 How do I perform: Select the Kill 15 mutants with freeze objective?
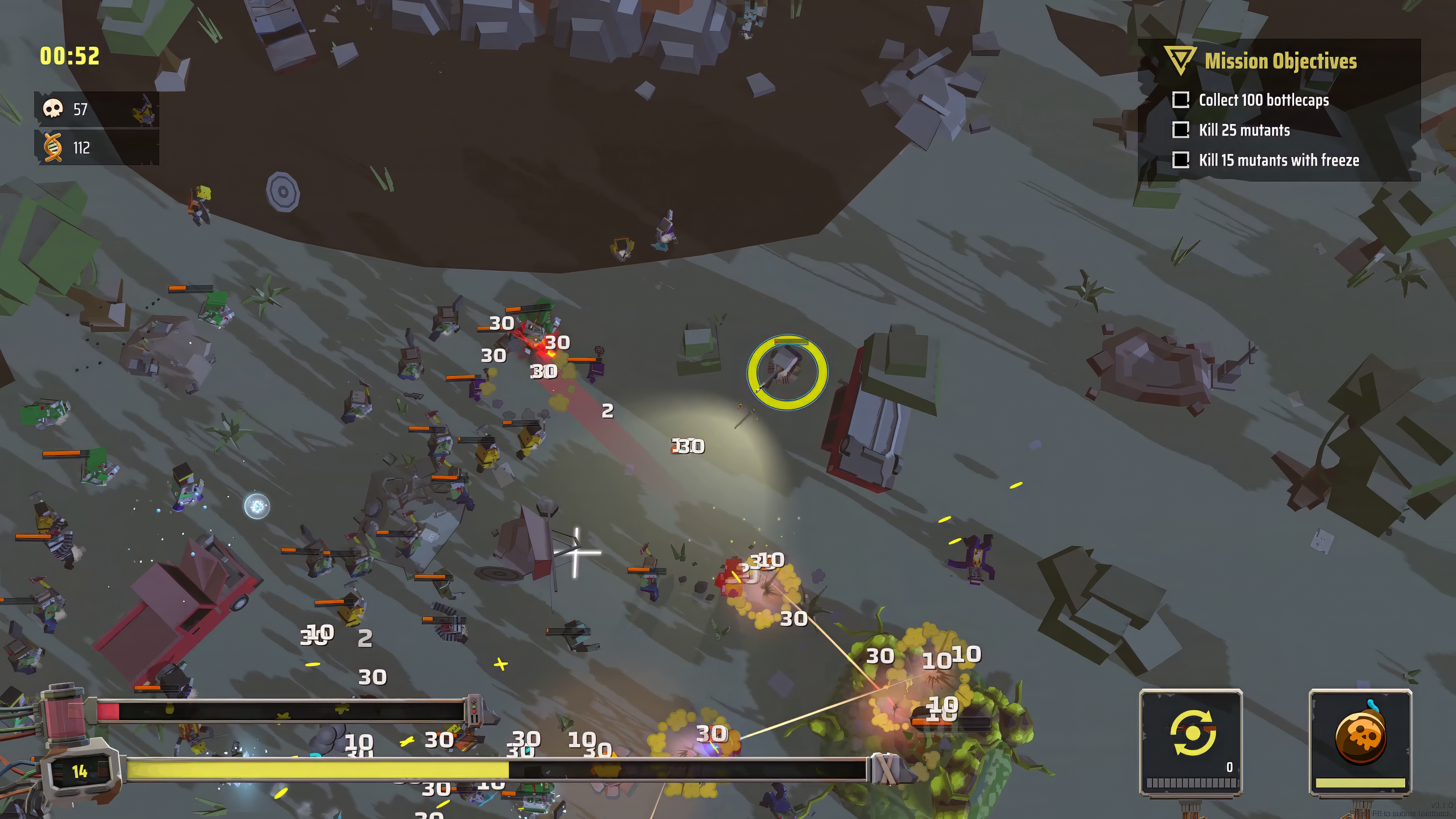1279,160
